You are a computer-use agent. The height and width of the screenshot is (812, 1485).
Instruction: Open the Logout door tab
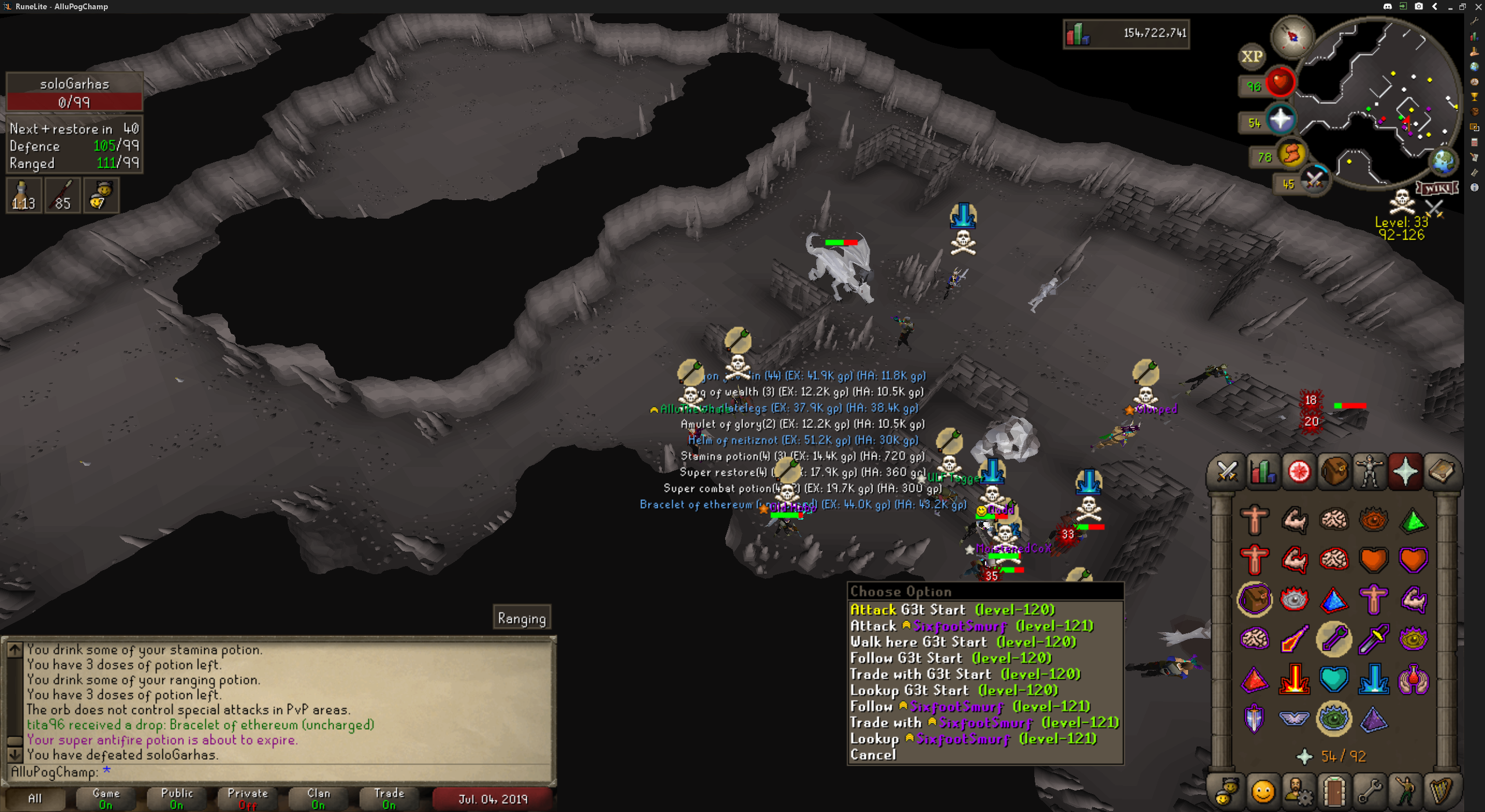click(1334, 790)
